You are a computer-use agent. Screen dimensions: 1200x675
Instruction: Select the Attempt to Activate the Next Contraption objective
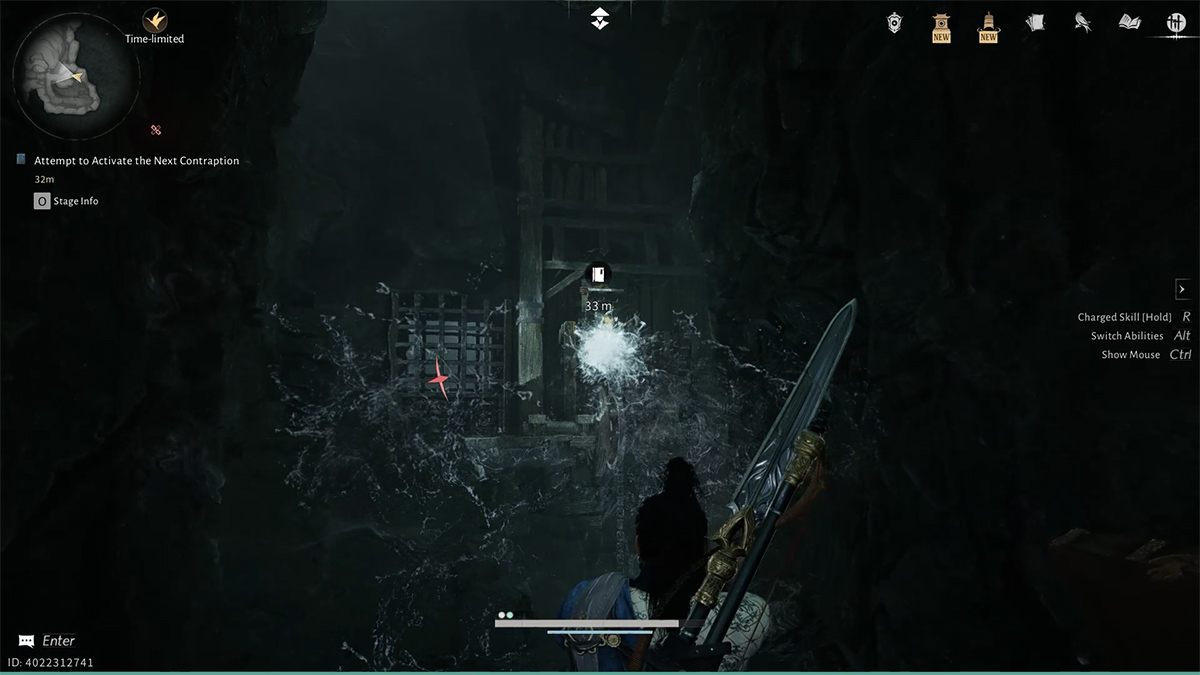(136, 160)
